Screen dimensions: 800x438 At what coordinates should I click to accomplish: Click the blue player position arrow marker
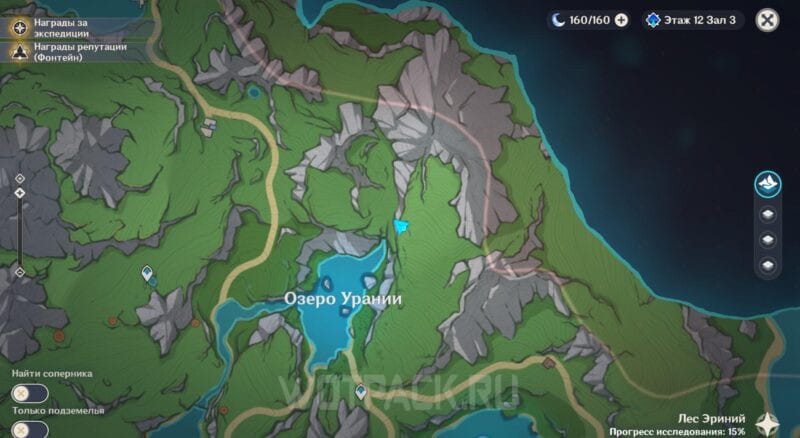pos(401,227)
